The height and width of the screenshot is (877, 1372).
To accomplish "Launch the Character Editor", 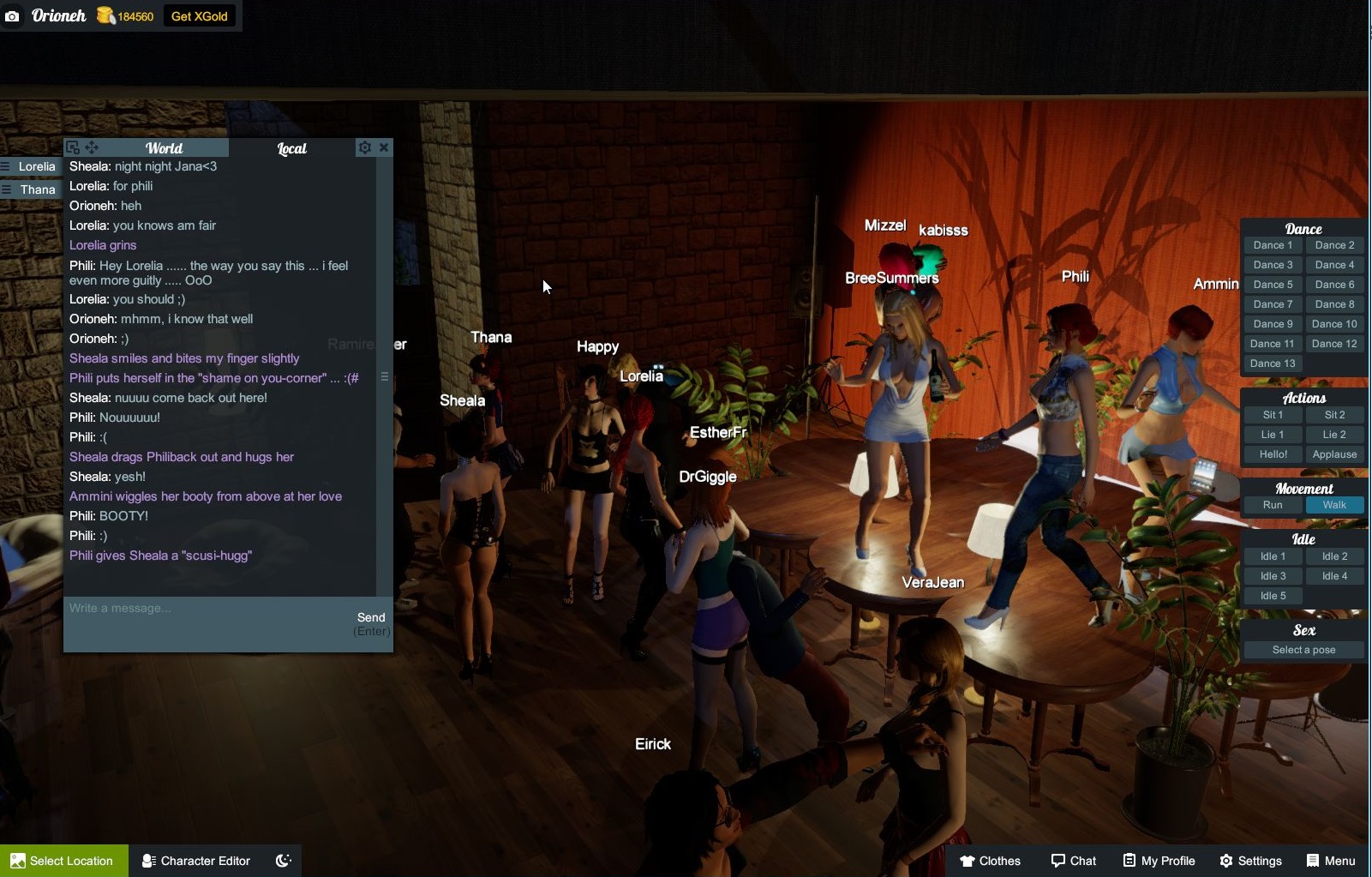I will (196, 861).
